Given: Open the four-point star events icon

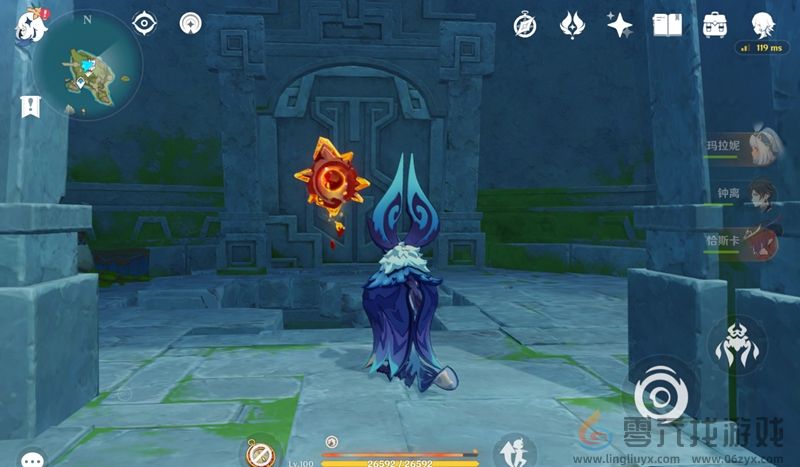Looking at the screenshot, I should (619, 25).
